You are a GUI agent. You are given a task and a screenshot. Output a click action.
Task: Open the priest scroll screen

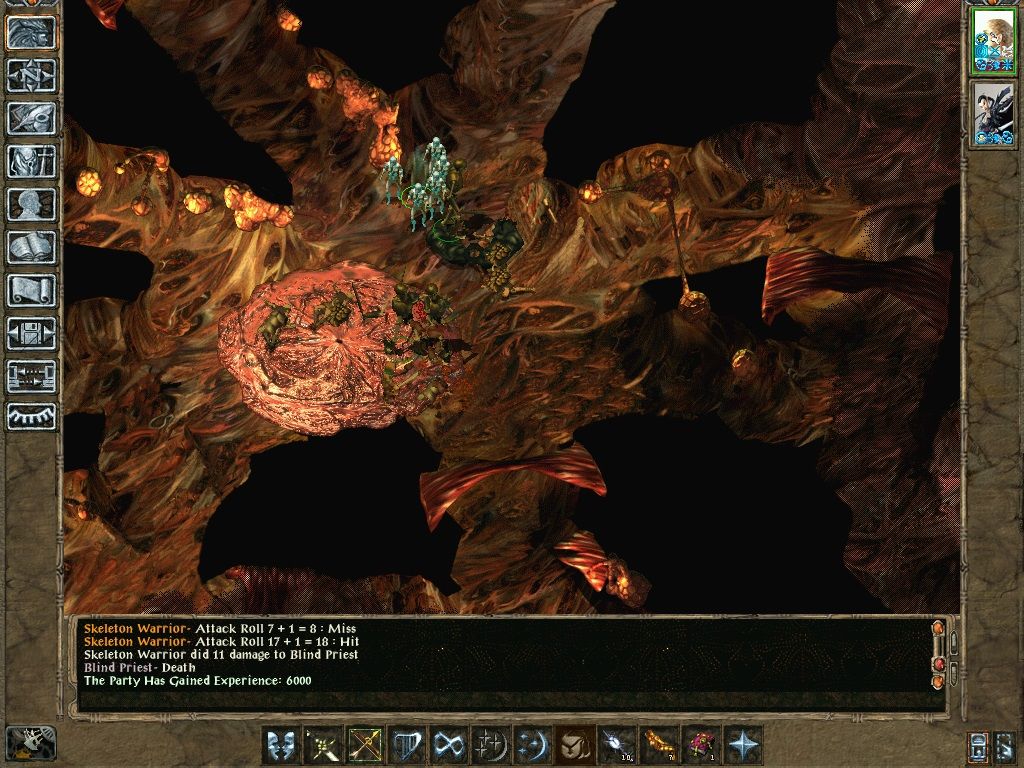tap(31, 290)
